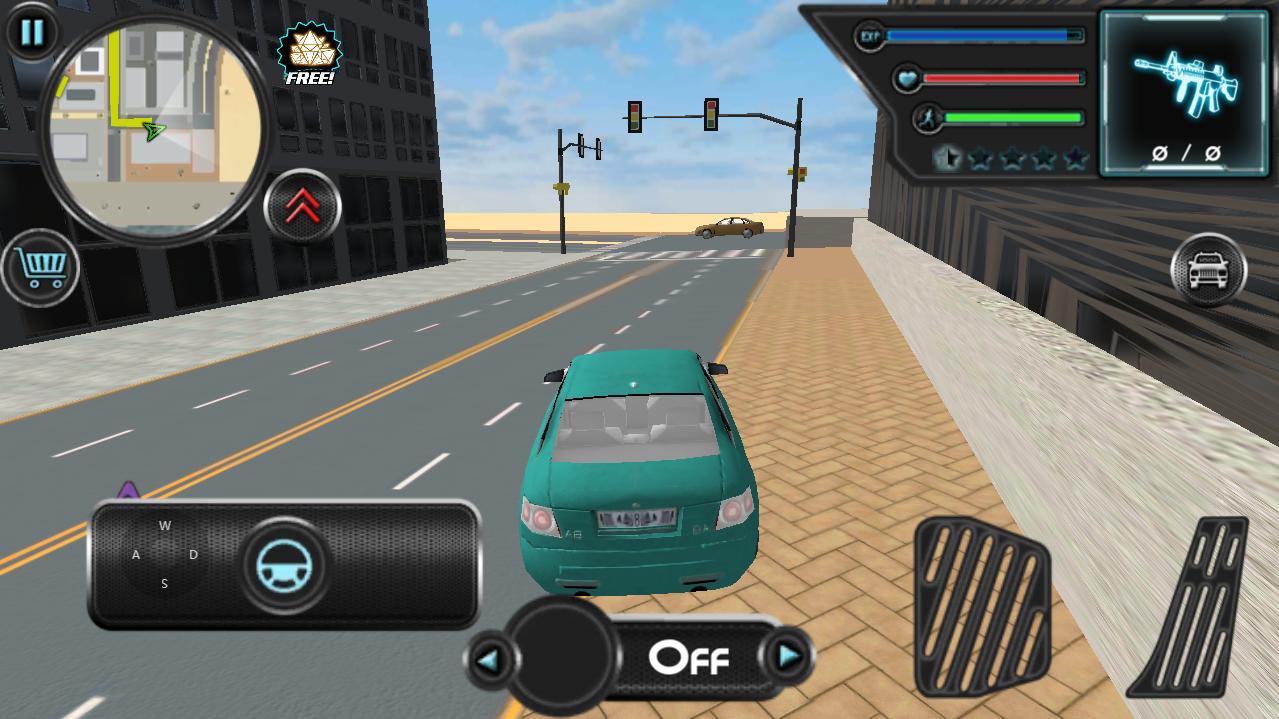Pause the game
Screen dimensions: 1279x719
(x=31, y=32)
